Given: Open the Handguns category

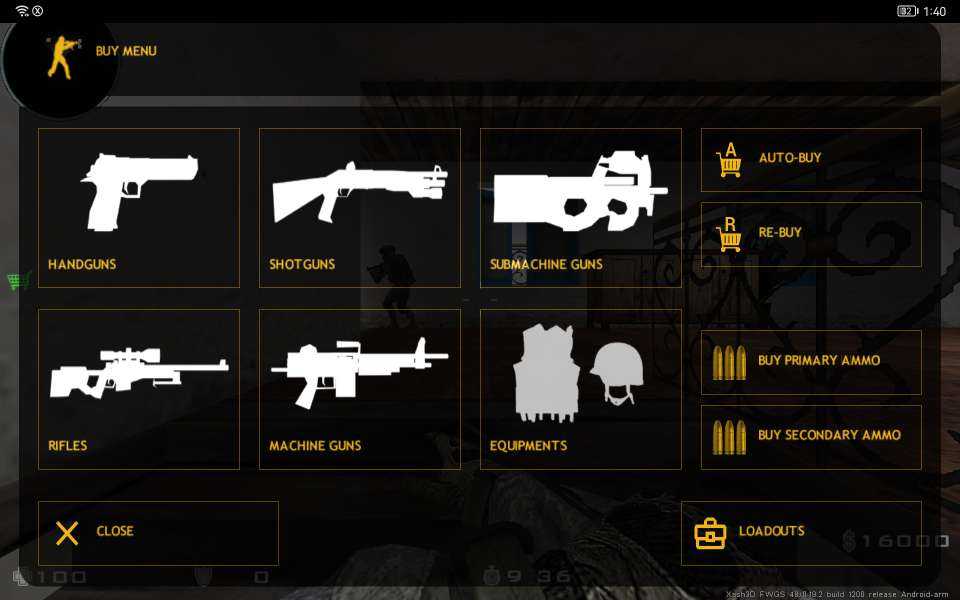Looking at the screenshot, I should (139, 208).
